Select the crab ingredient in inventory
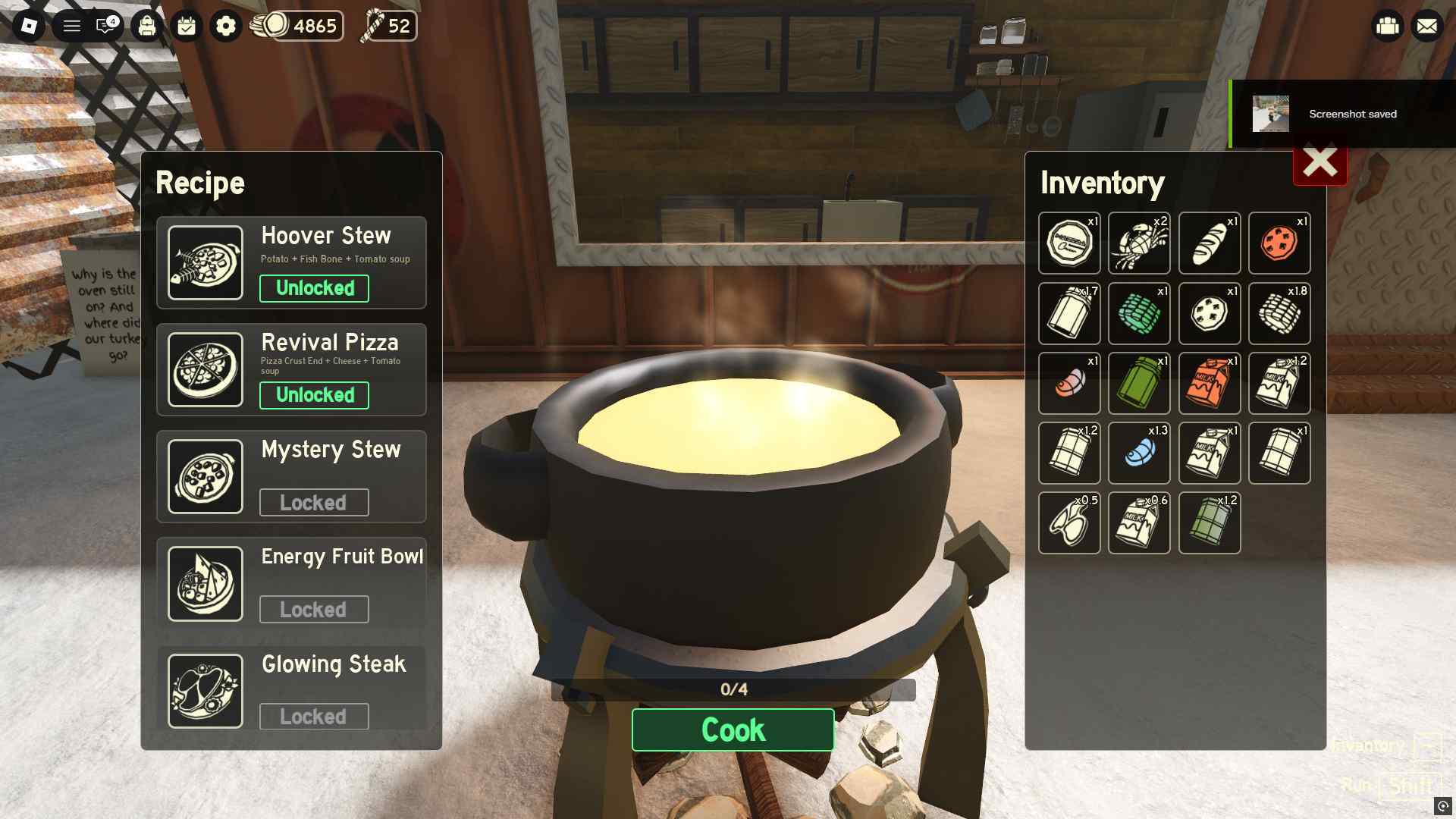 [1139, 243]
